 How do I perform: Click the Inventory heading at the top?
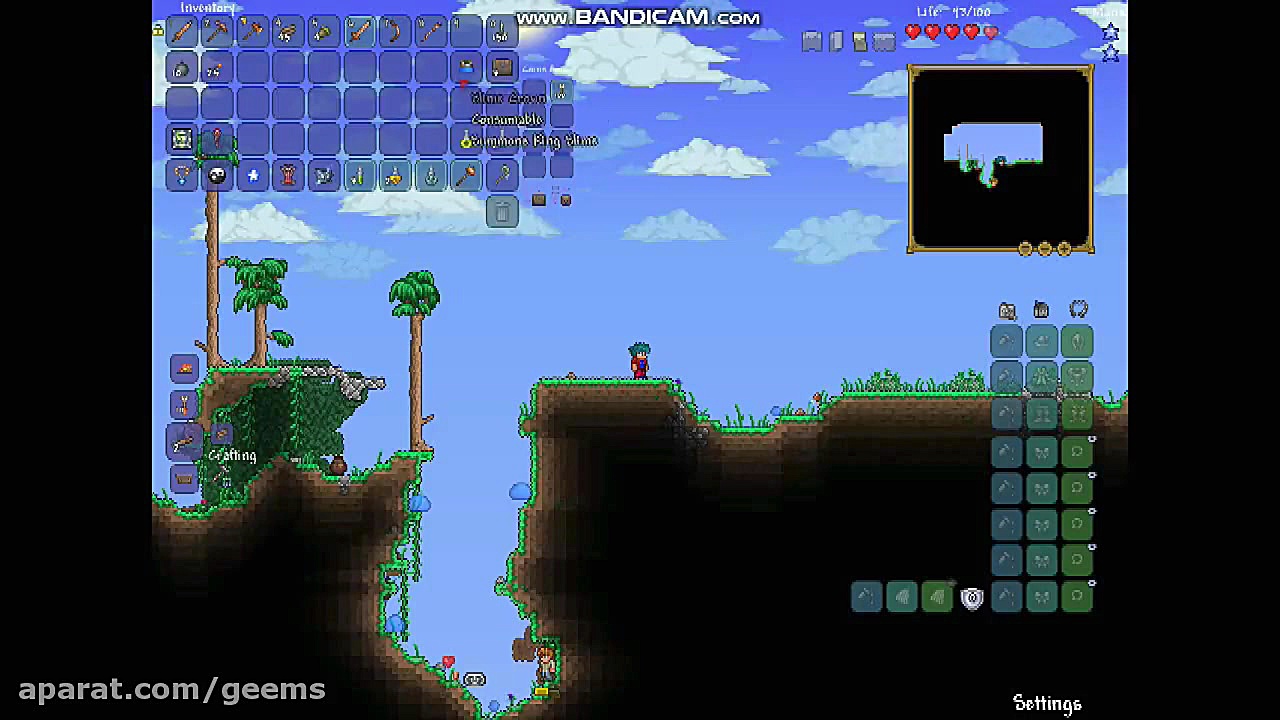[207, 8]
